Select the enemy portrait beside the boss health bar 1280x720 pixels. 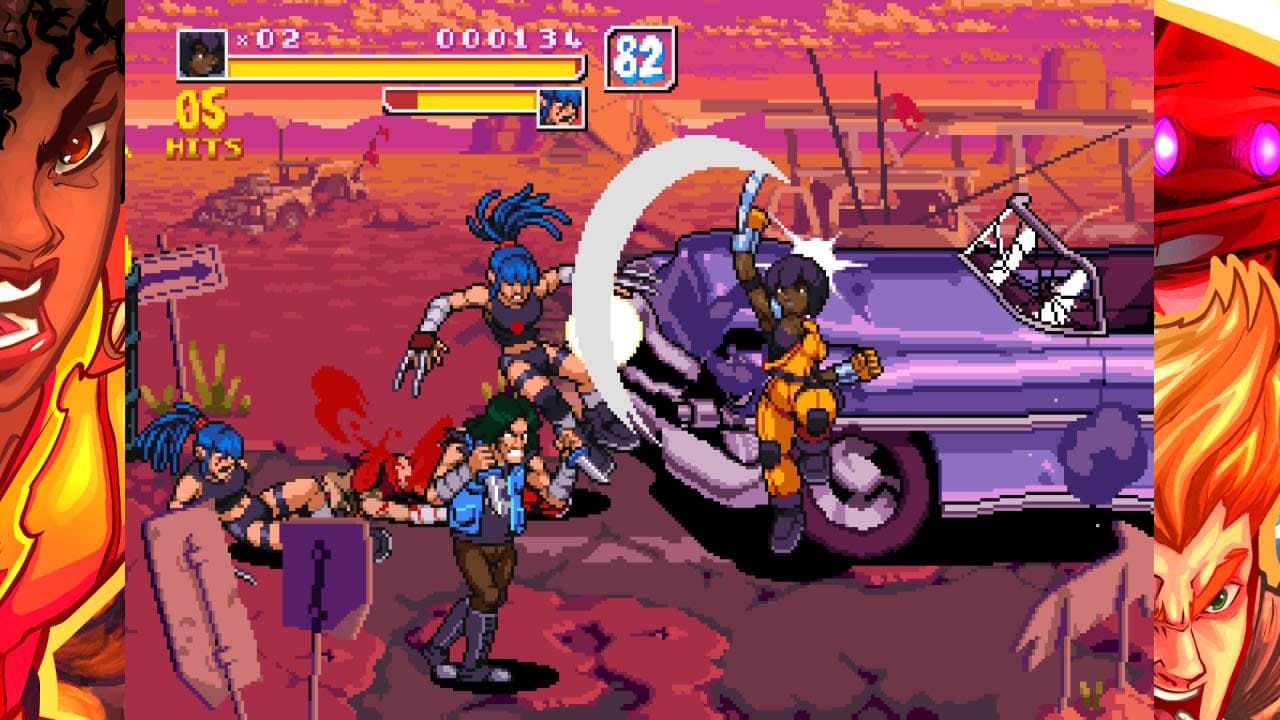click(561, 106)
